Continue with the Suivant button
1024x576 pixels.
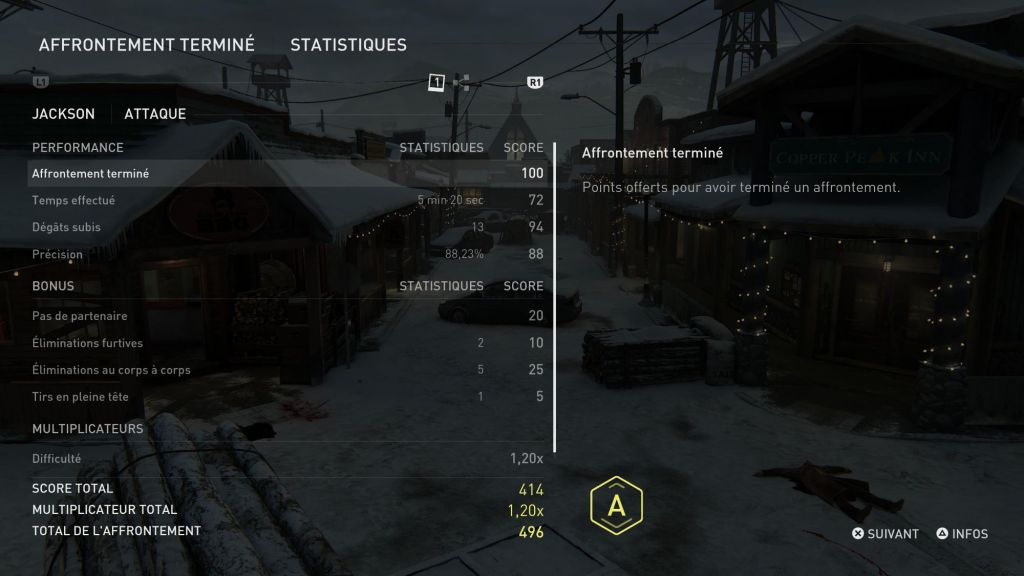click(885, 534)
